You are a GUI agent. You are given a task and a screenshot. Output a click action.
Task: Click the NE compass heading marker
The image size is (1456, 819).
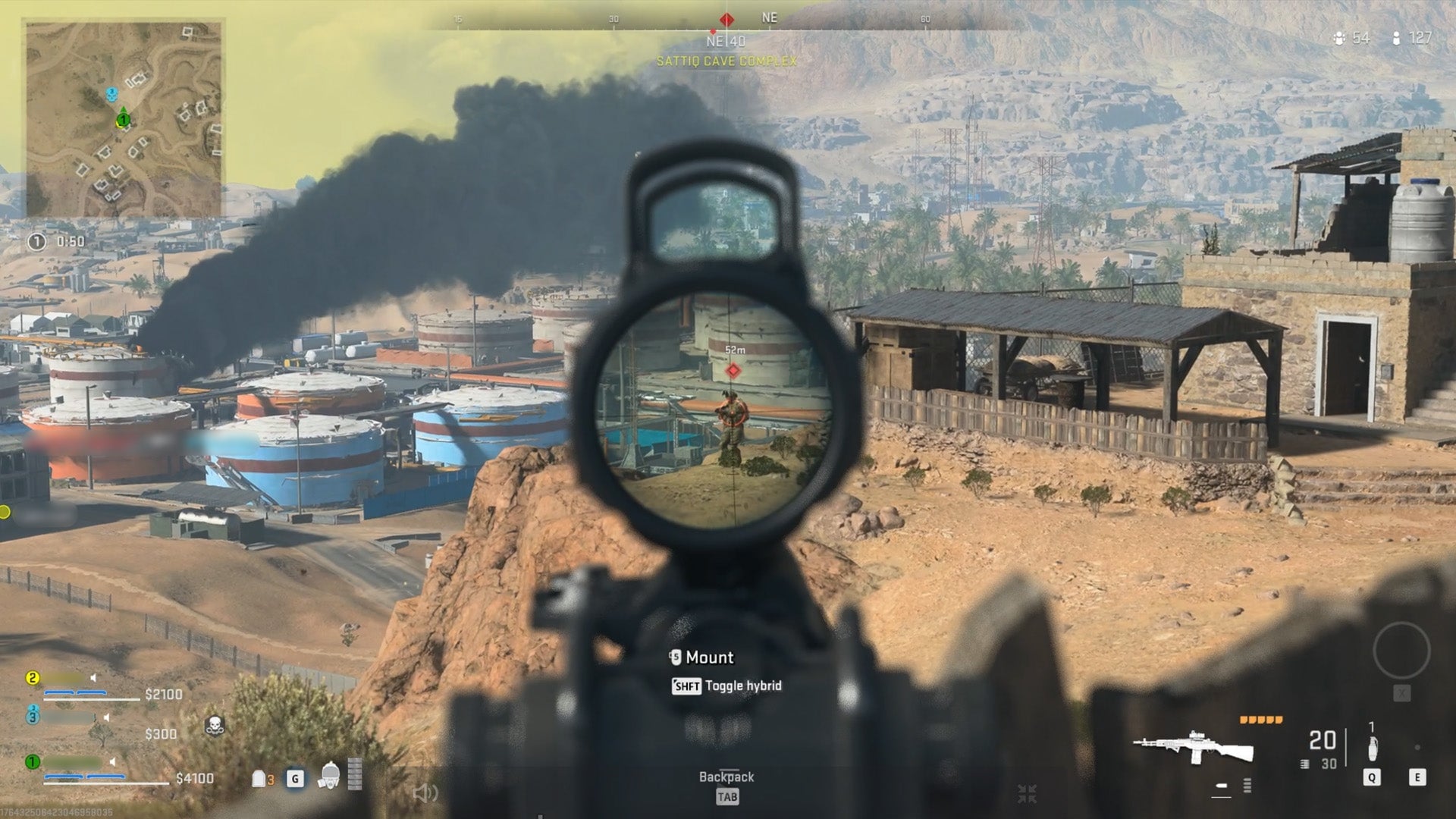(x=769, y=17)
